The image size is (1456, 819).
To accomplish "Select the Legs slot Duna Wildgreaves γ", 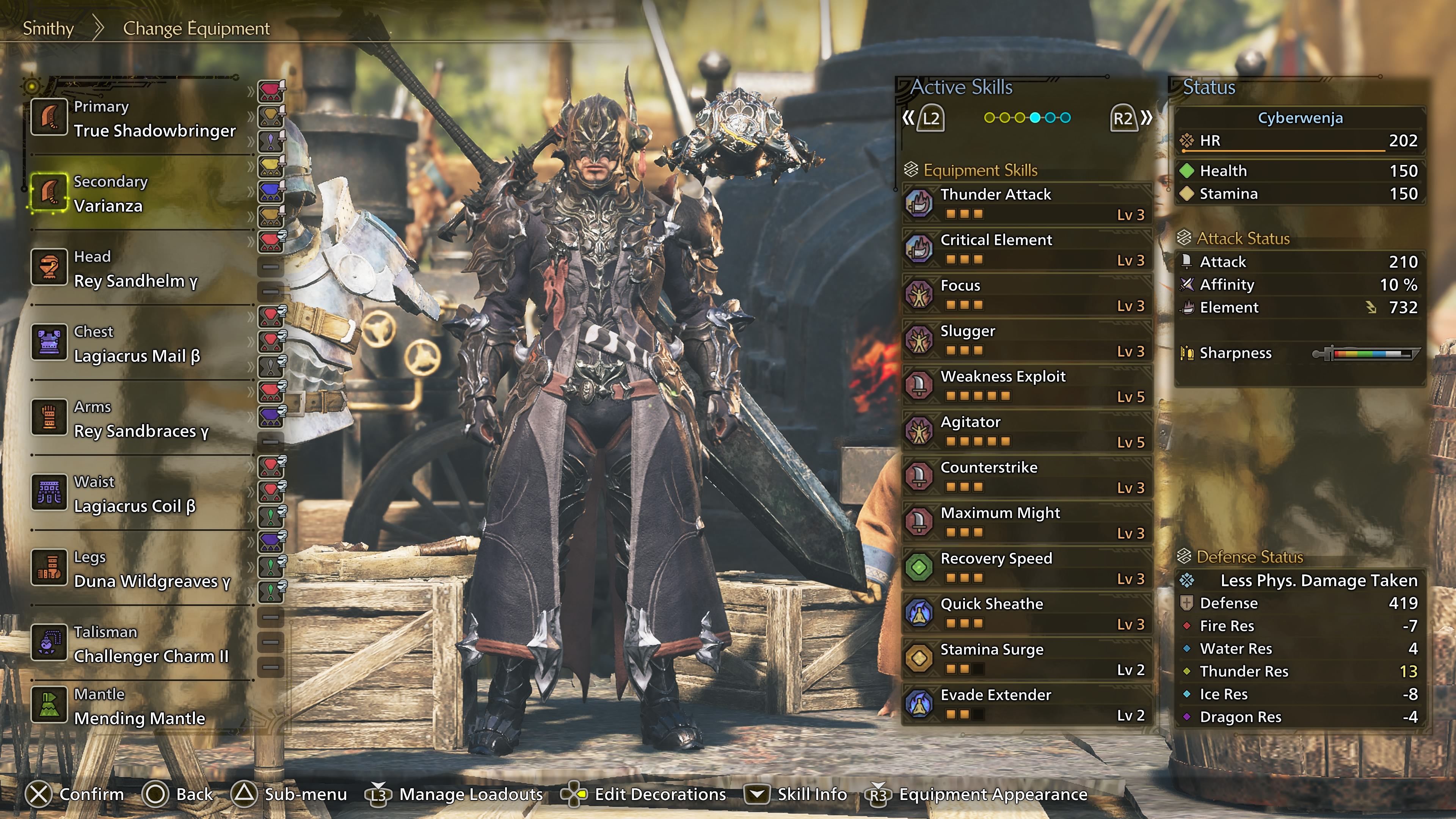I will (141, 570).
